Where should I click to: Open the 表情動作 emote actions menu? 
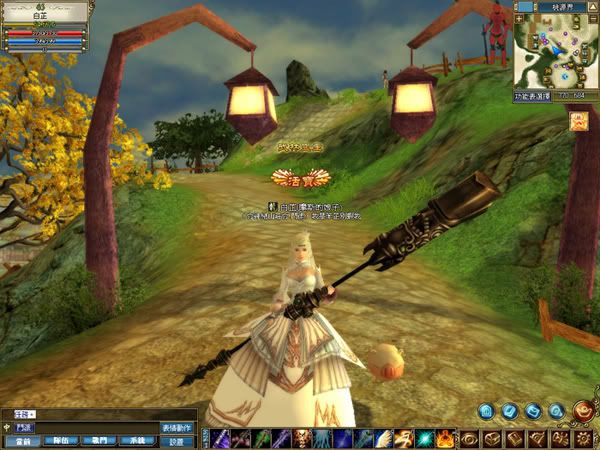click(x=177, y=427)
